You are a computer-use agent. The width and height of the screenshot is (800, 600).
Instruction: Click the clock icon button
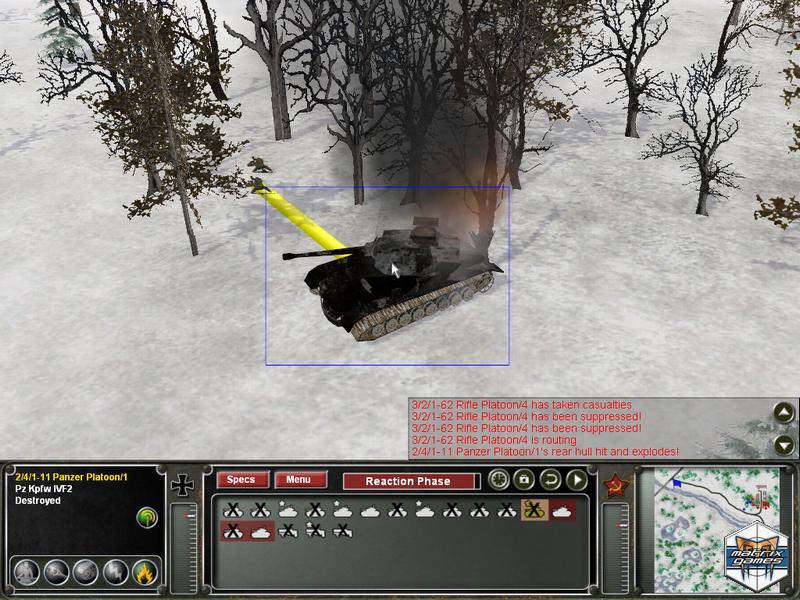point(498,480)
